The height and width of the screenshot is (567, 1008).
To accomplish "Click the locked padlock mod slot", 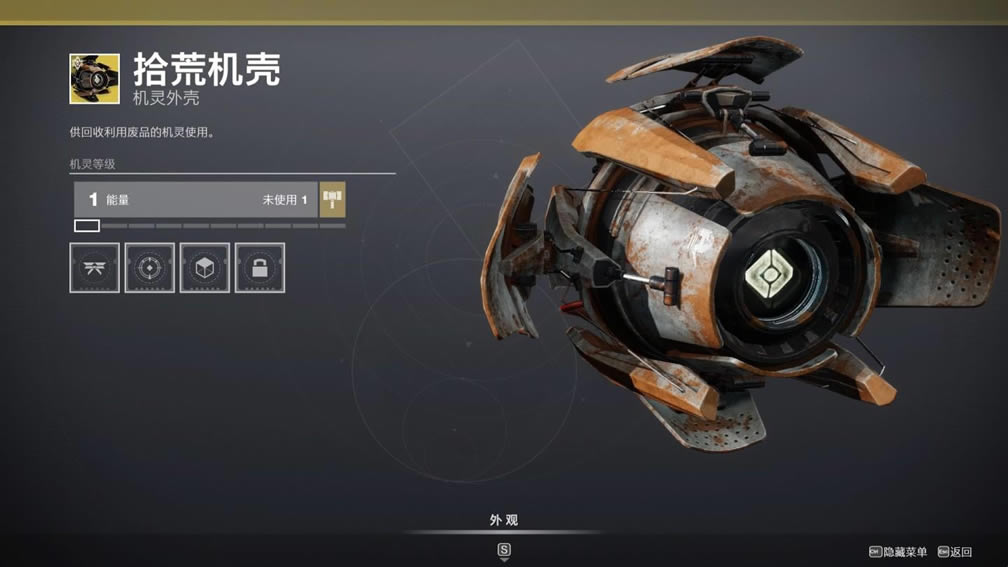I will pyautogui.click(x=260, y=268).
